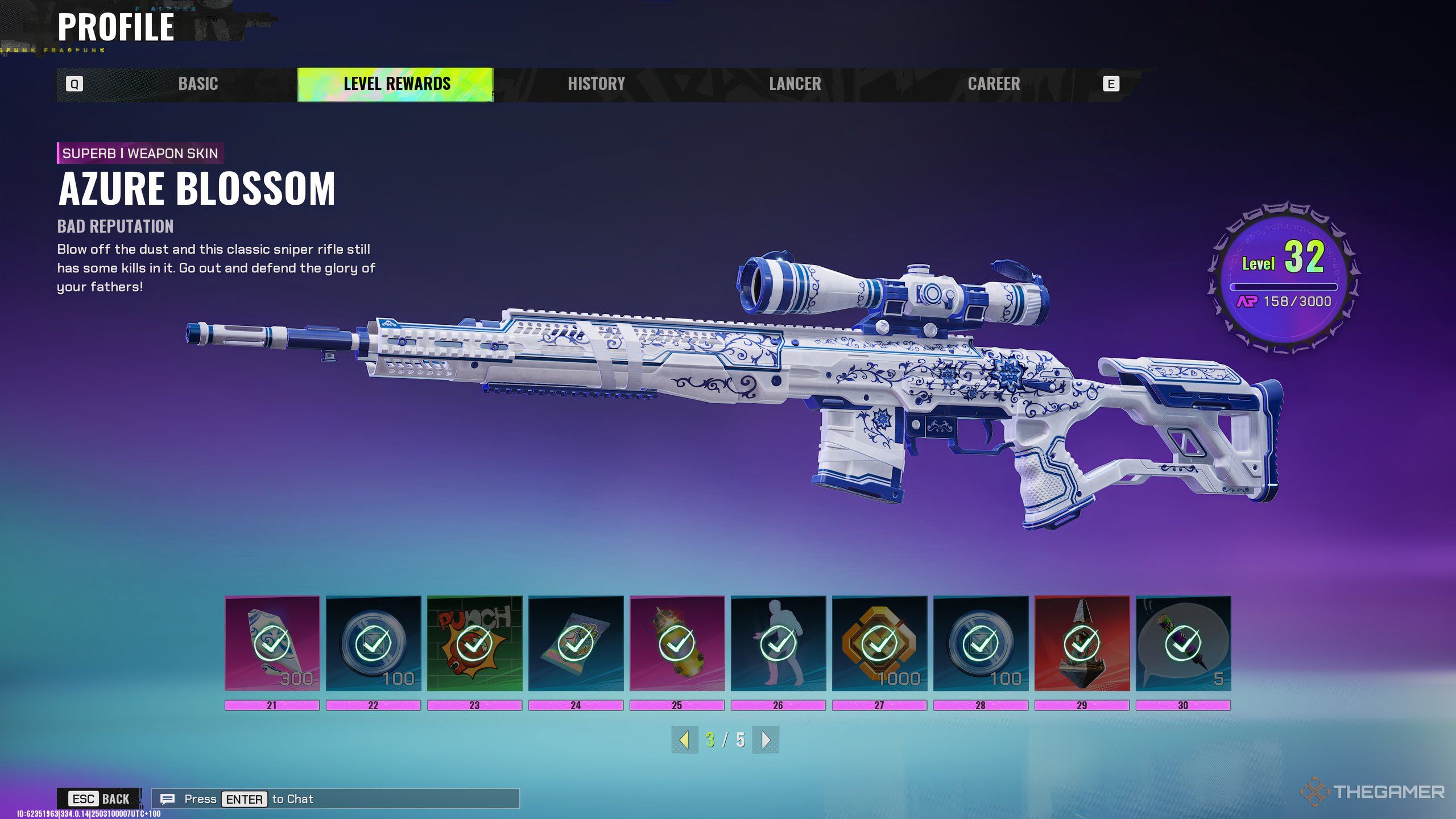This screenshot has height=819, width=1456.
Task: Choose the level 22 coin reward tile
Action: point(373,643)
